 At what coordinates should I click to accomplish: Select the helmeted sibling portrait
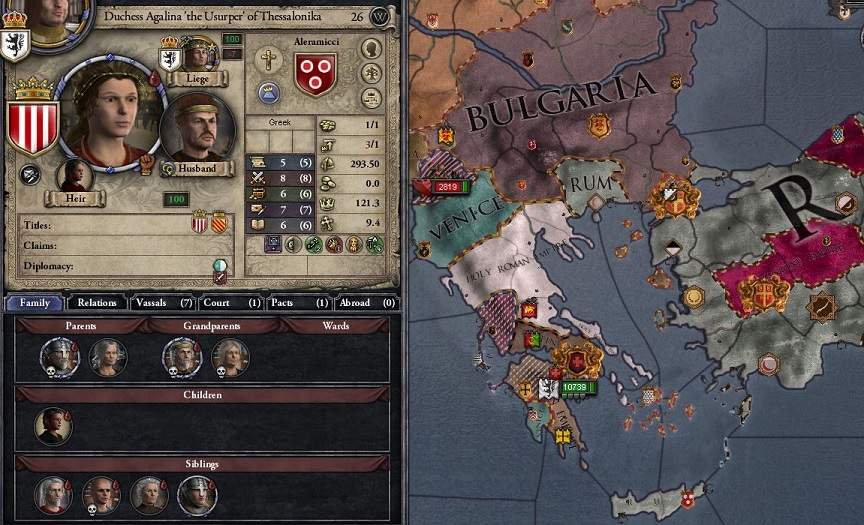coord(197,495)
